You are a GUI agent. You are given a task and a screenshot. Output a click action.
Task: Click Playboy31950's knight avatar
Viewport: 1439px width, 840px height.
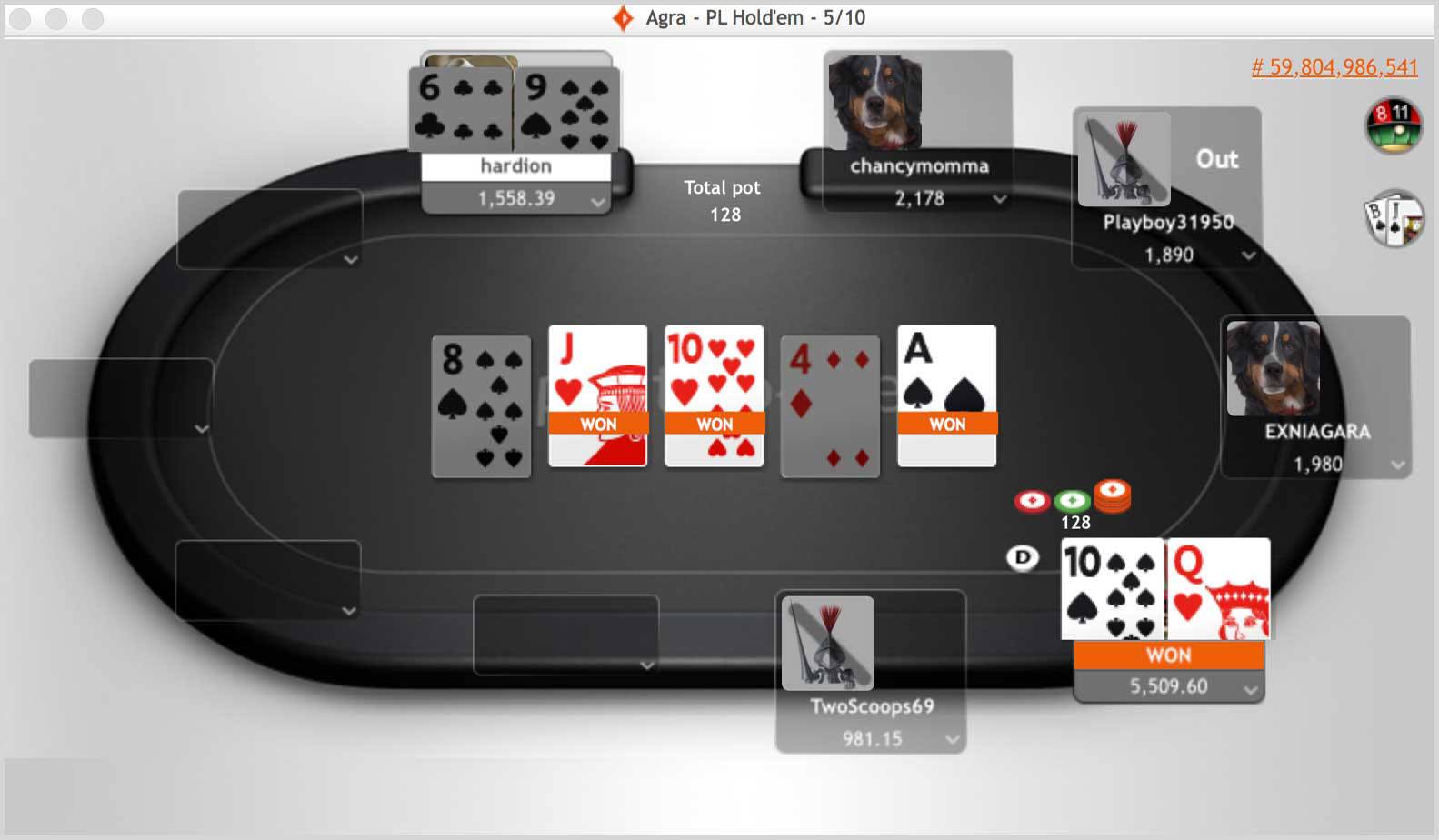(x=1123, y=157)
